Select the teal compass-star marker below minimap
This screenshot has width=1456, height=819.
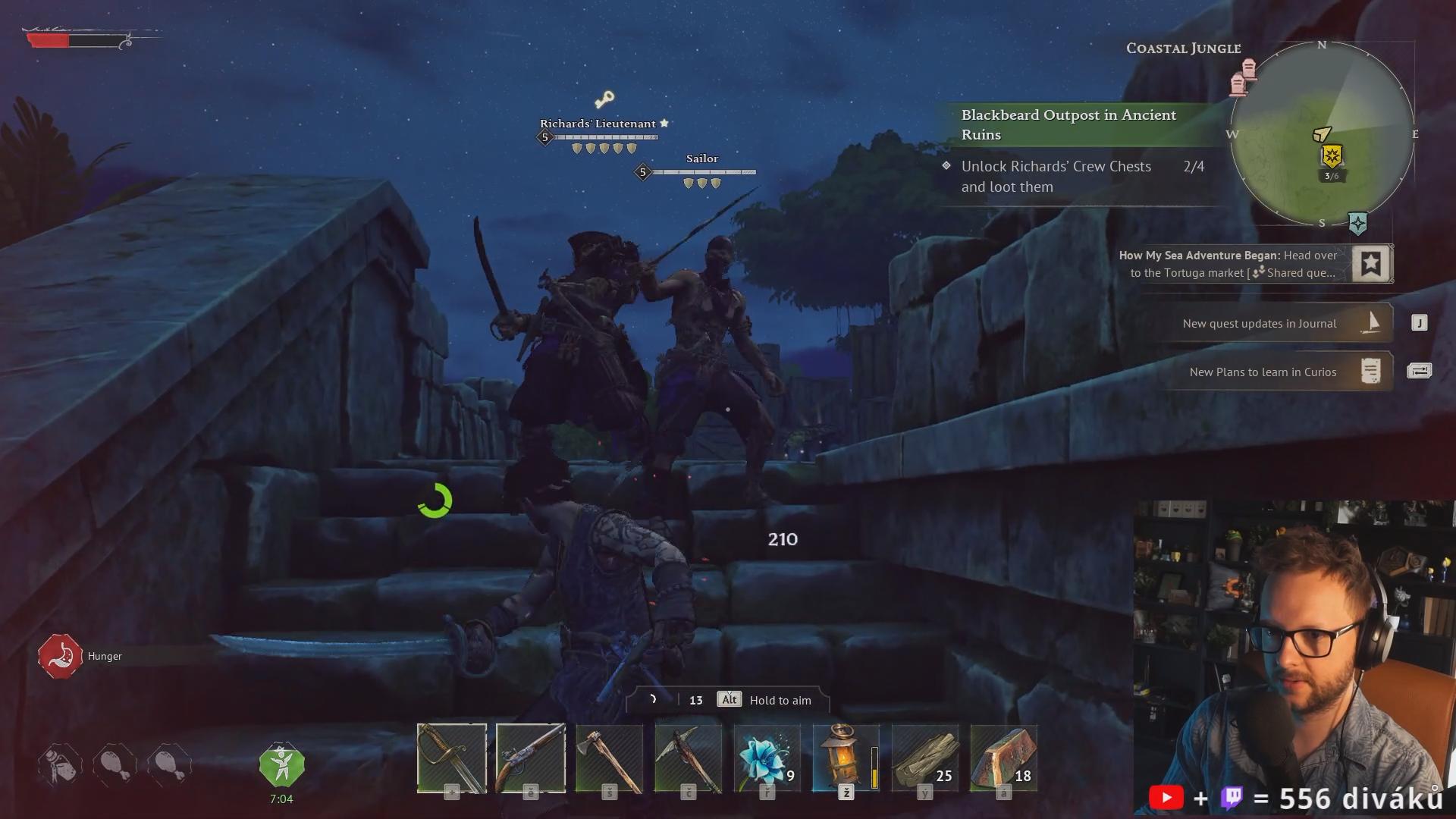(x=1357, y=224)
